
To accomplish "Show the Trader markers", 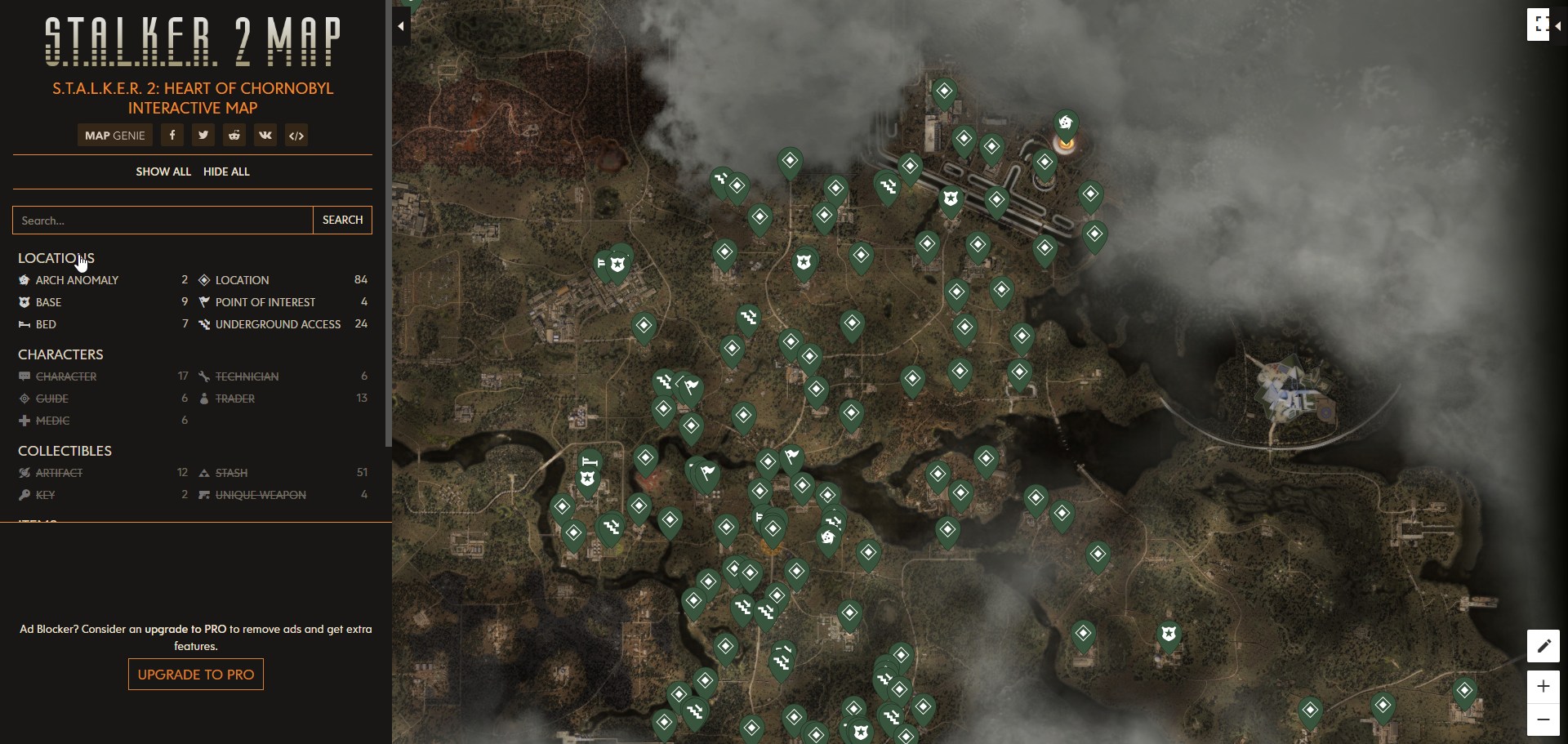I will (234, 399).
